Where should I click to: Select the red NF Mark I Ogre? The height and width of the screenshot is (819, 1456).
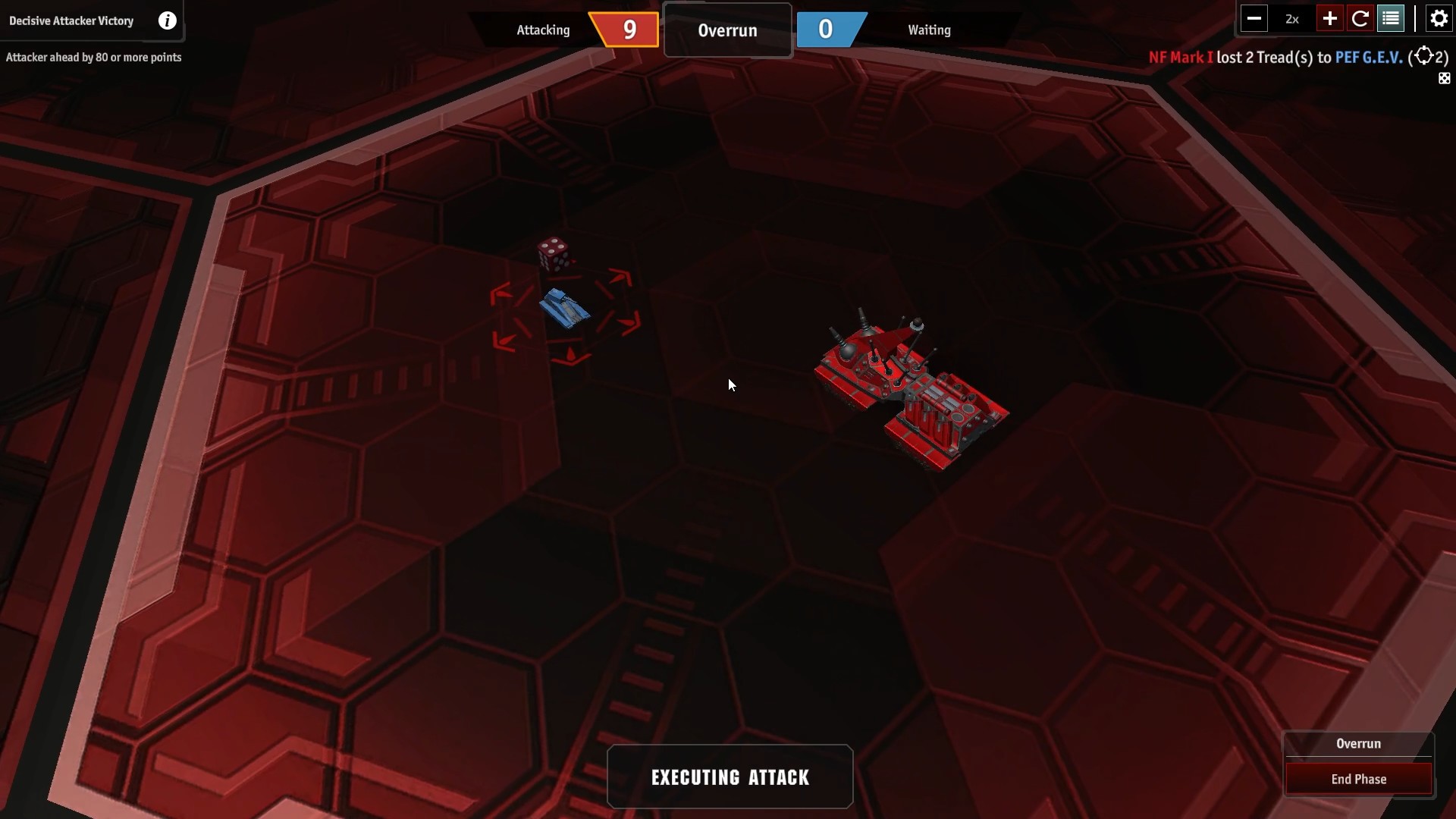(x=910, y=388)
